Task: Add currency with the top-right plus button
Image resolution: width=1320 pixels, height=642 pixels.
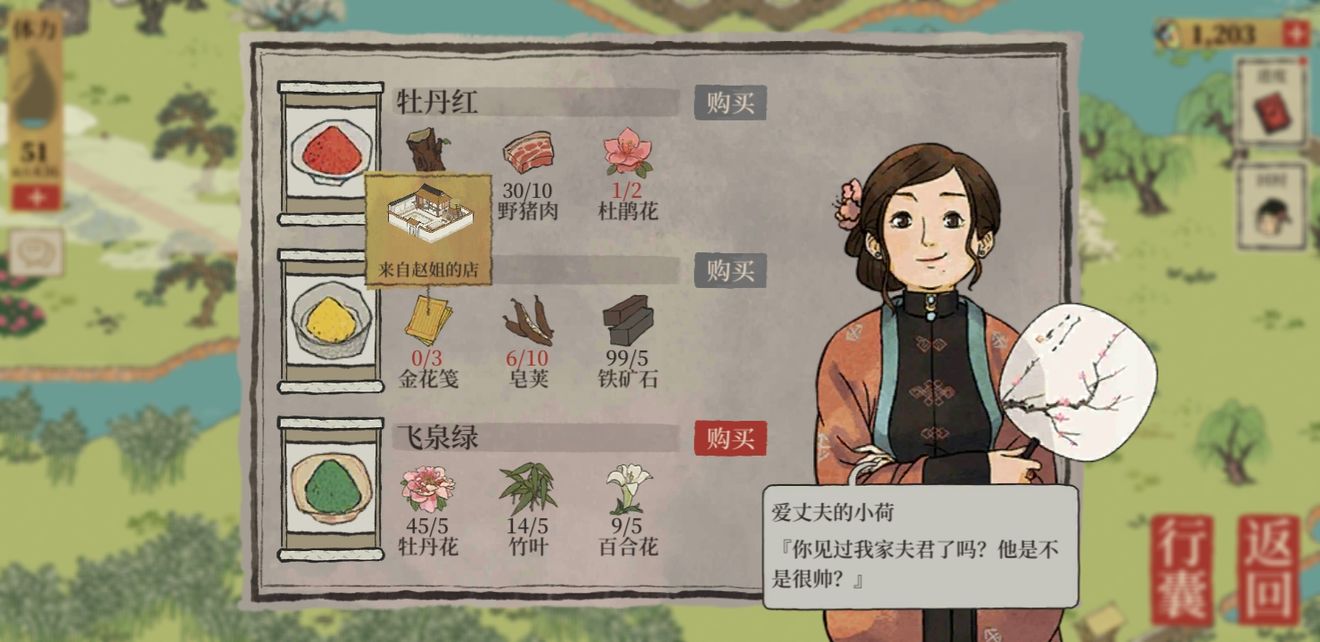Action: click(x=1295, y=34)
